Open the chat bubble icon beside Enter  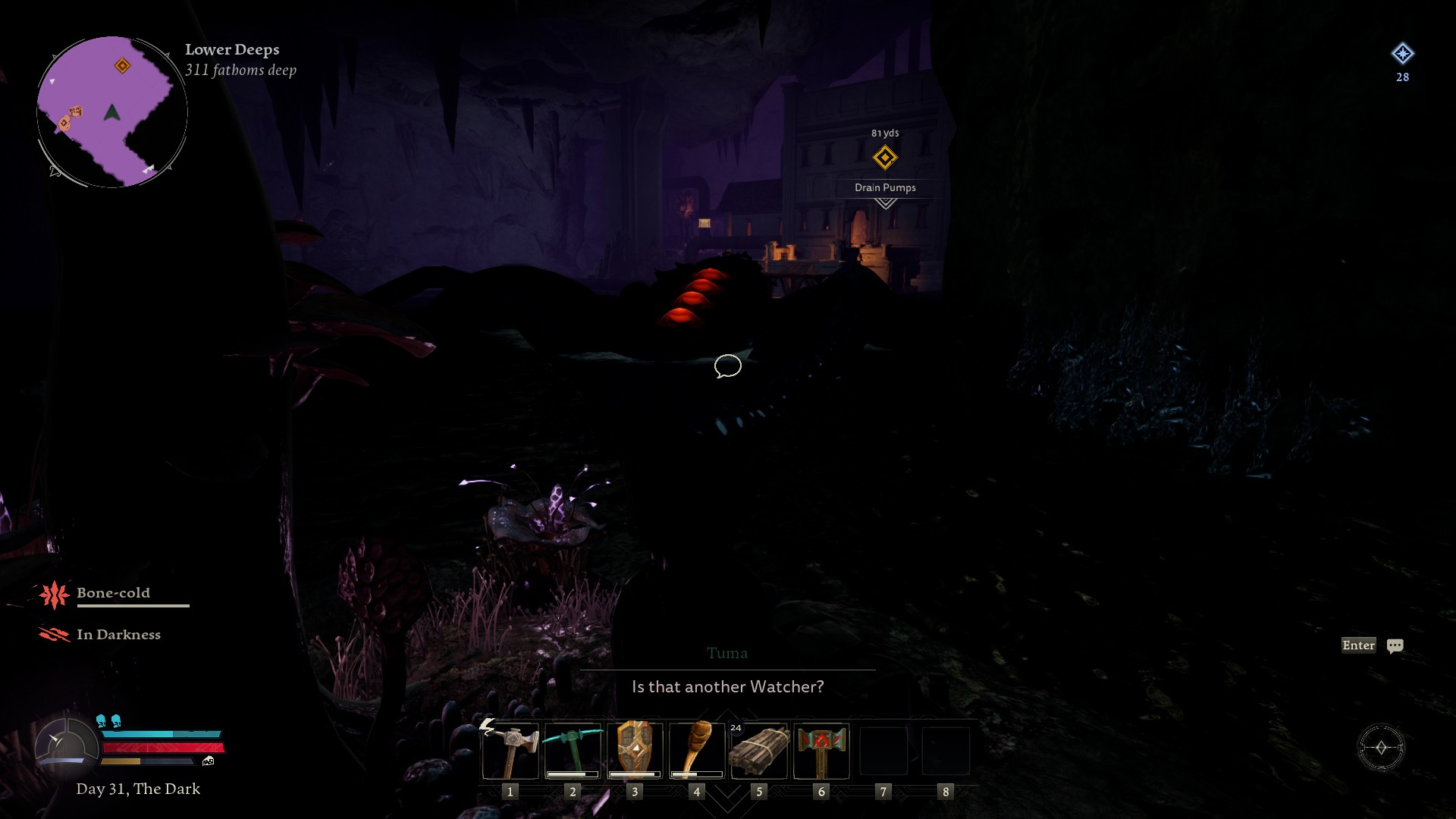pyautogui.click(x=1395, y=646)
